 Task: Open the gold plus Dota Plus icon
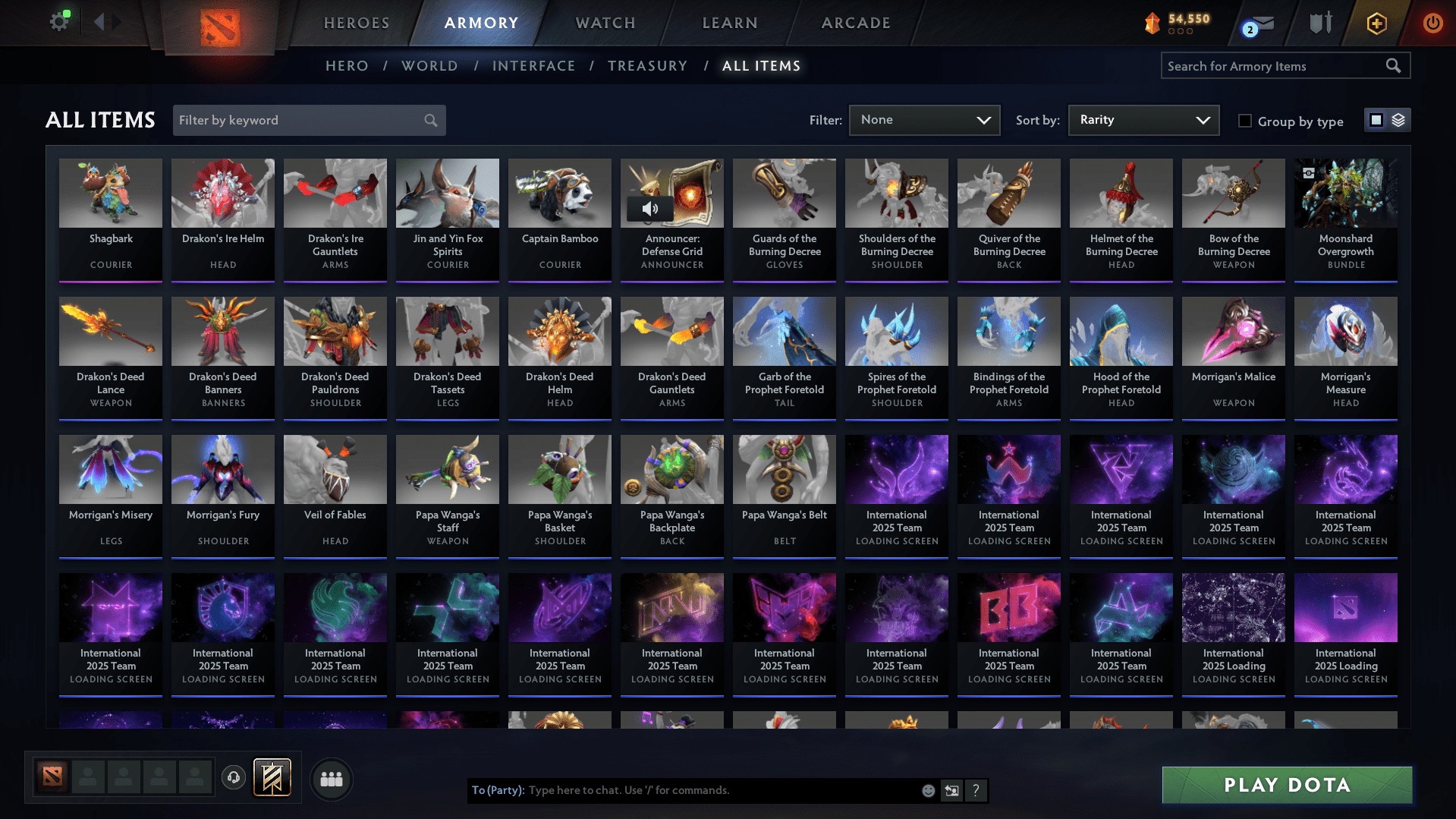[x=1376, y=23]
